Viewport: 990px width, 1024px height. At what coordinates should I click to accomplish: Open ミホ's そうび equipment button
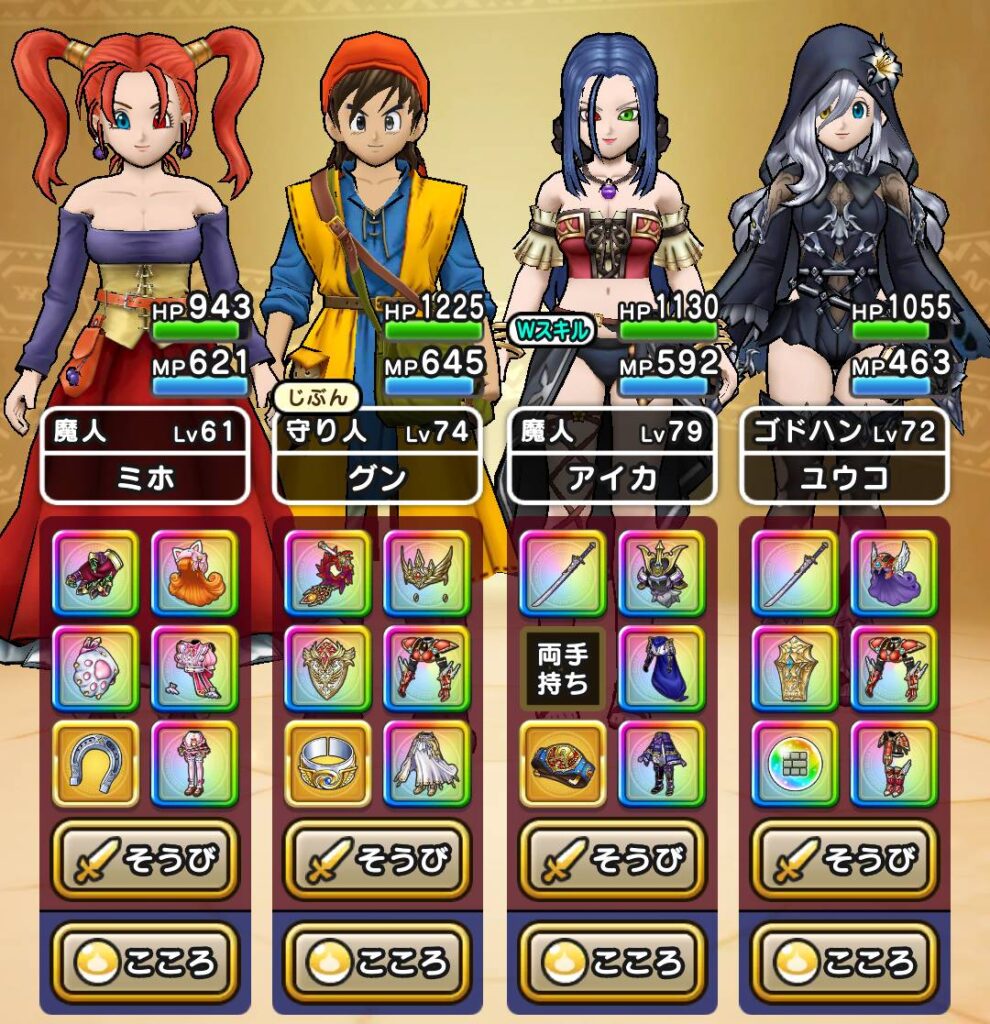145,859
